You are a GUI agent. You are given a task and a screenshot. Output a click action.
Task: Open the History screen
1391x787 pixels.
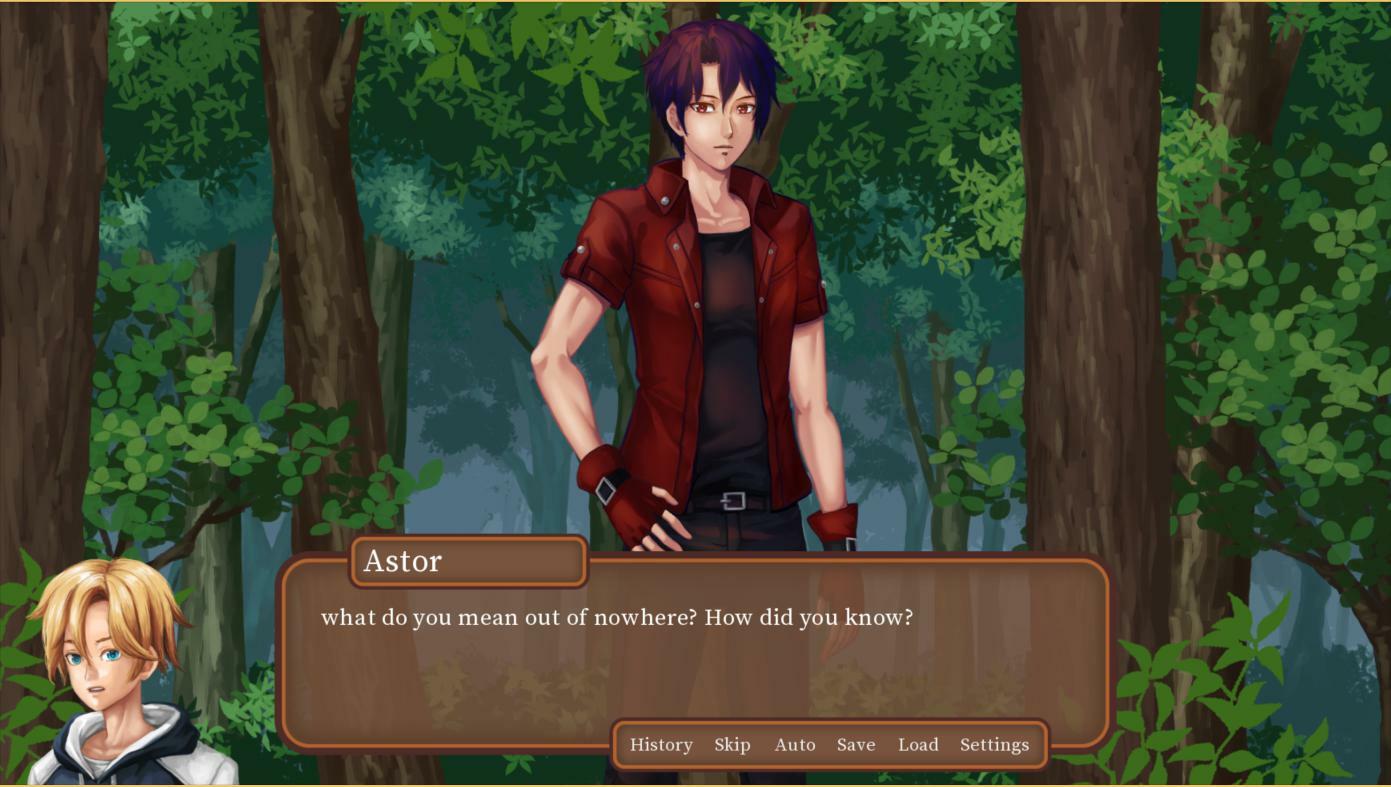point(661,744)
